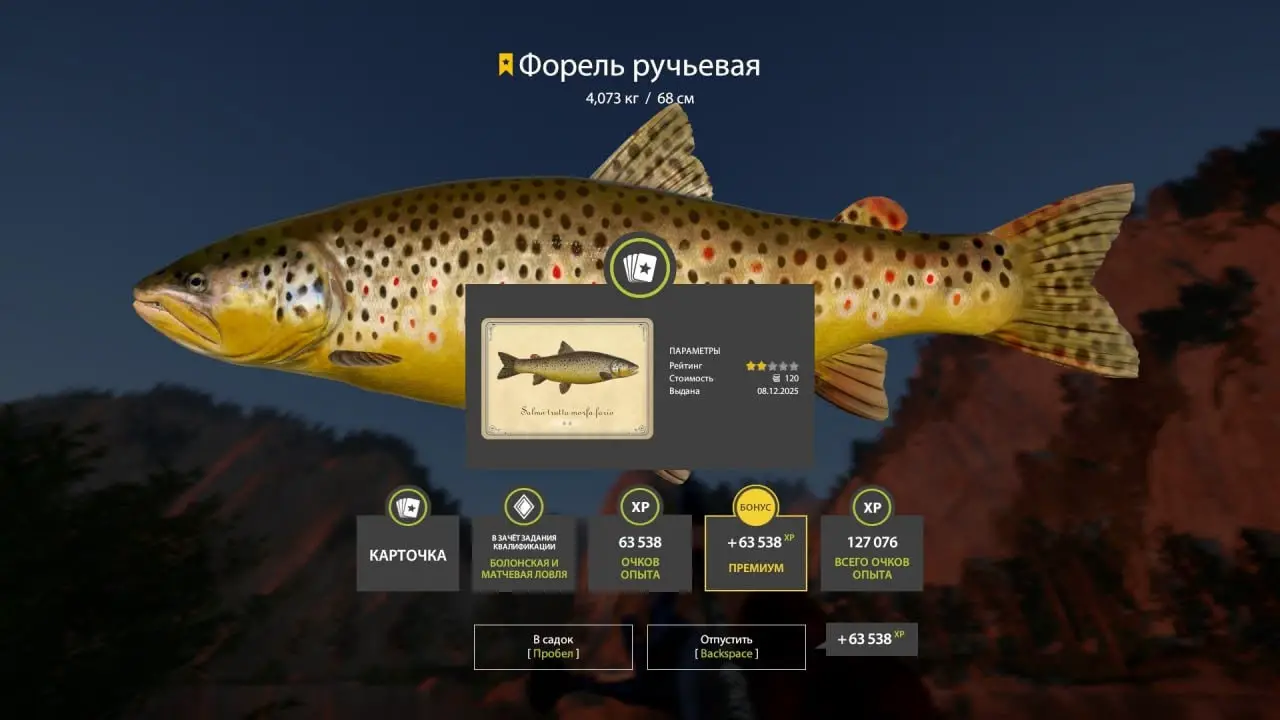Click the ПРЕМИУМ label in bonus panel

click(x=755, y=565)
